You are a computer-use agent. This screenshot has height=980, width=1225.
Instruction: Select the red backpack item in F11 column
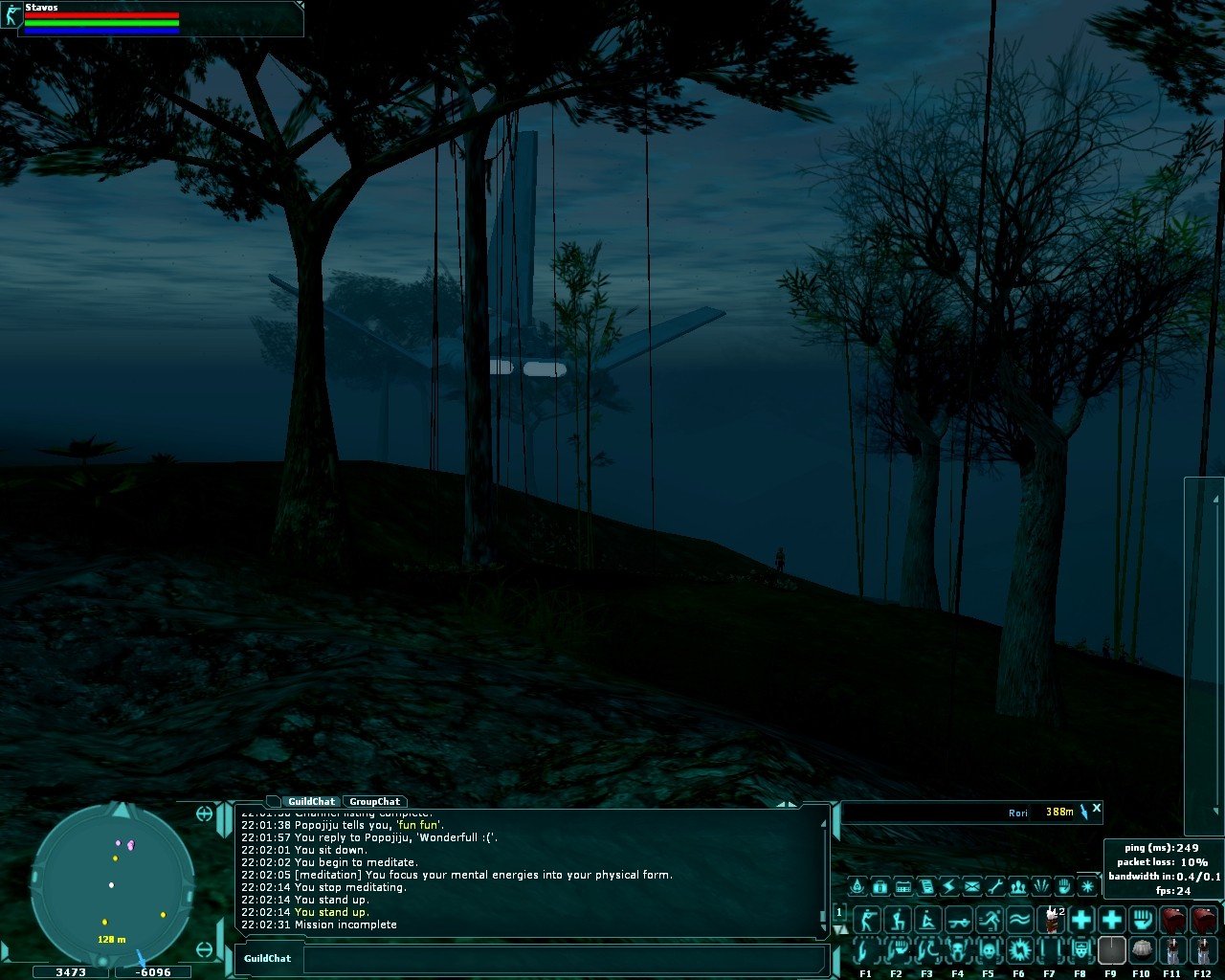tap(1172, 920)
